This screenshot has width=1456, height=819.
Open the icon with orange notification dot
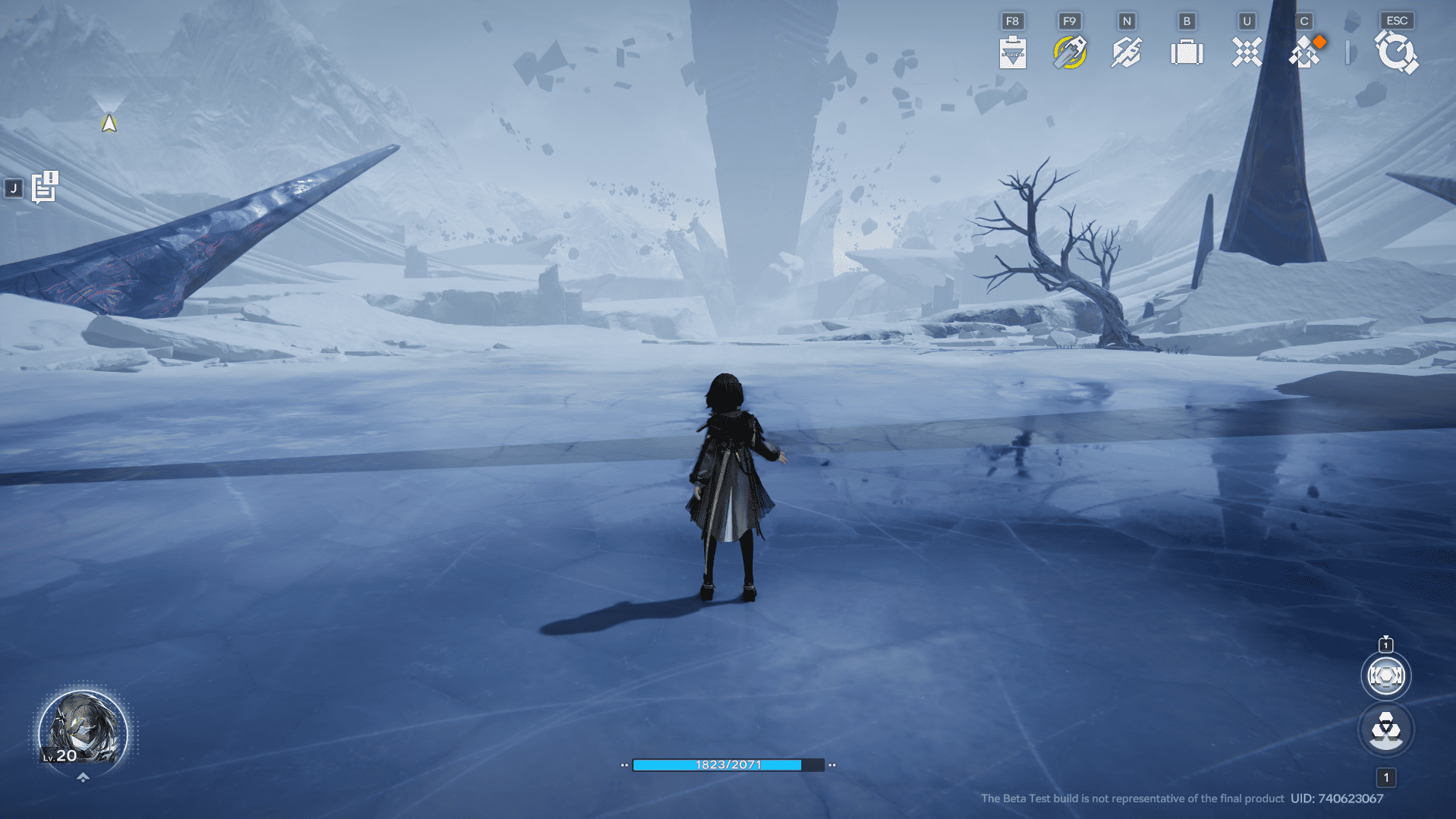(1306, 52)
